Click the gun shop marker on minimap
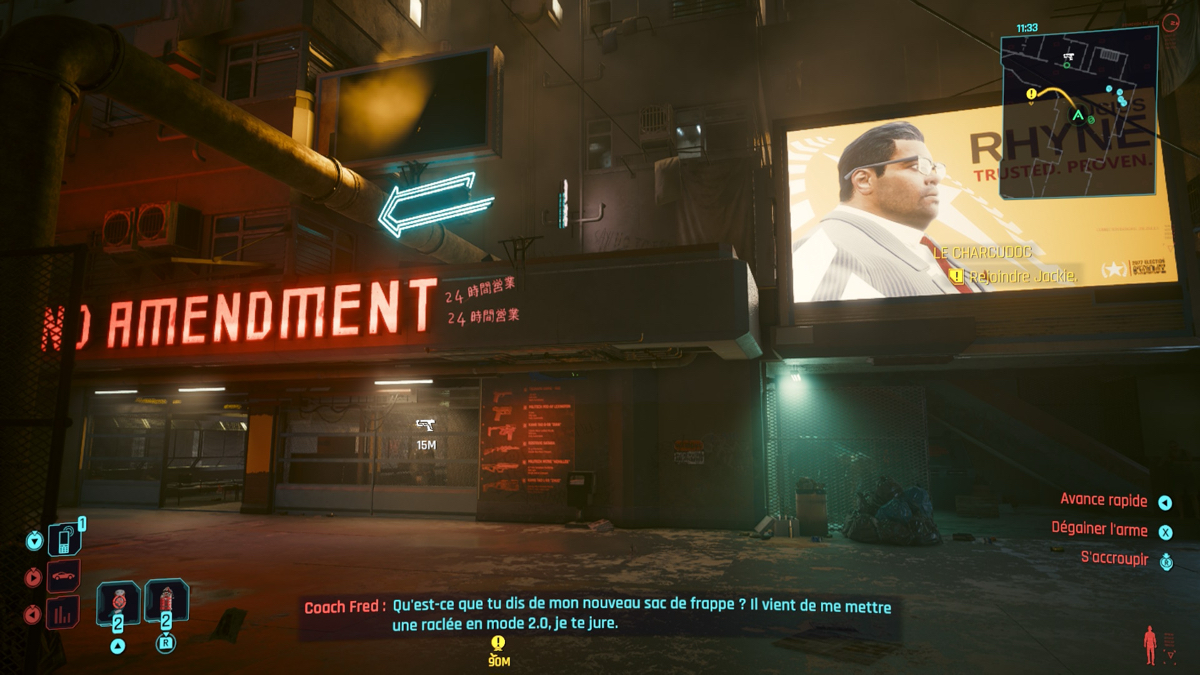Viewport: 1200px width, 675px height. point(1069,56)
